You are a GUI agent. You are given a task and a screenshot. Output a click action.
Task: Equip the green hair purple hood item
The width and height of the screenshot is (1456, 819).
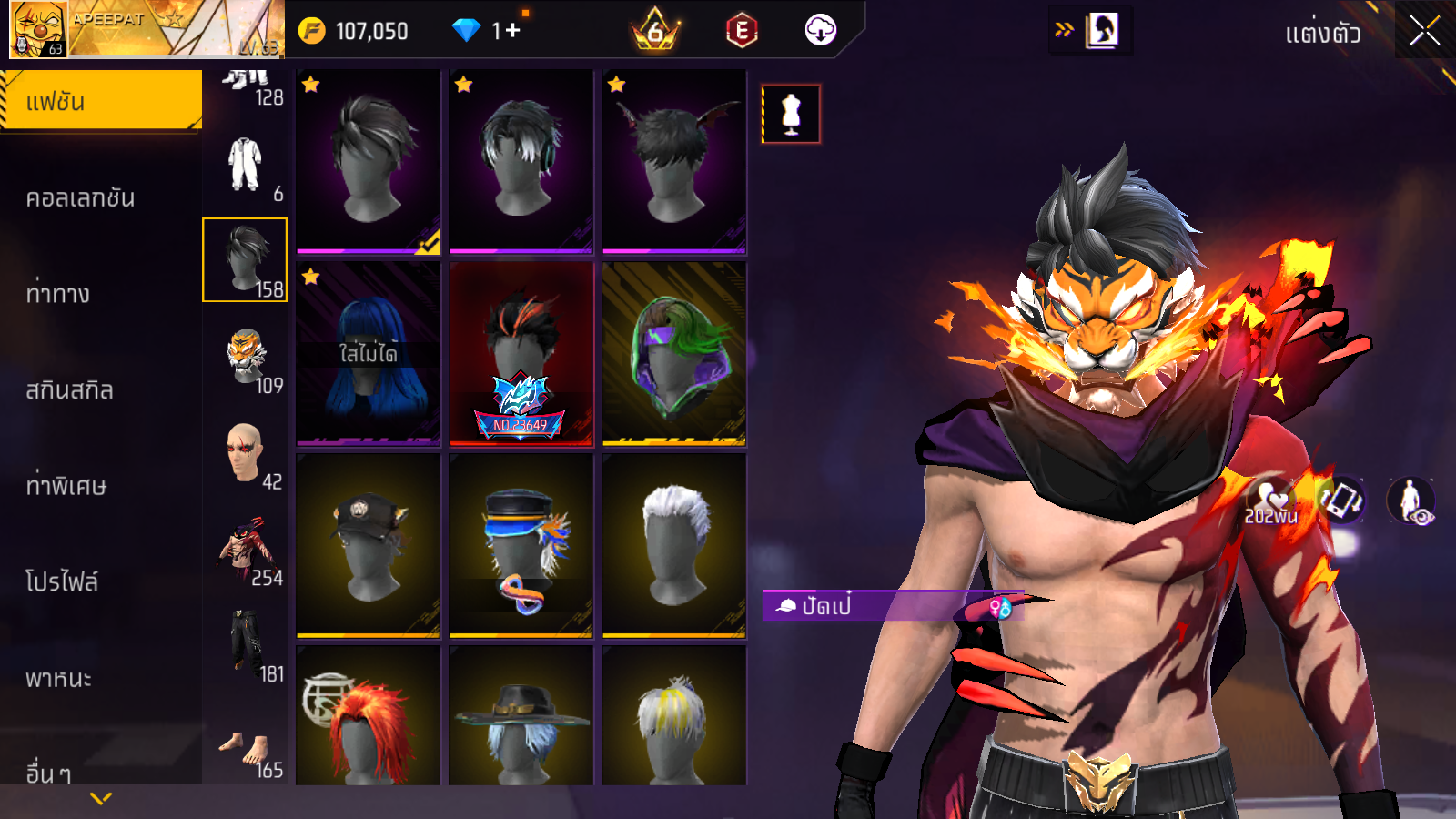click(x=673, y=354)
